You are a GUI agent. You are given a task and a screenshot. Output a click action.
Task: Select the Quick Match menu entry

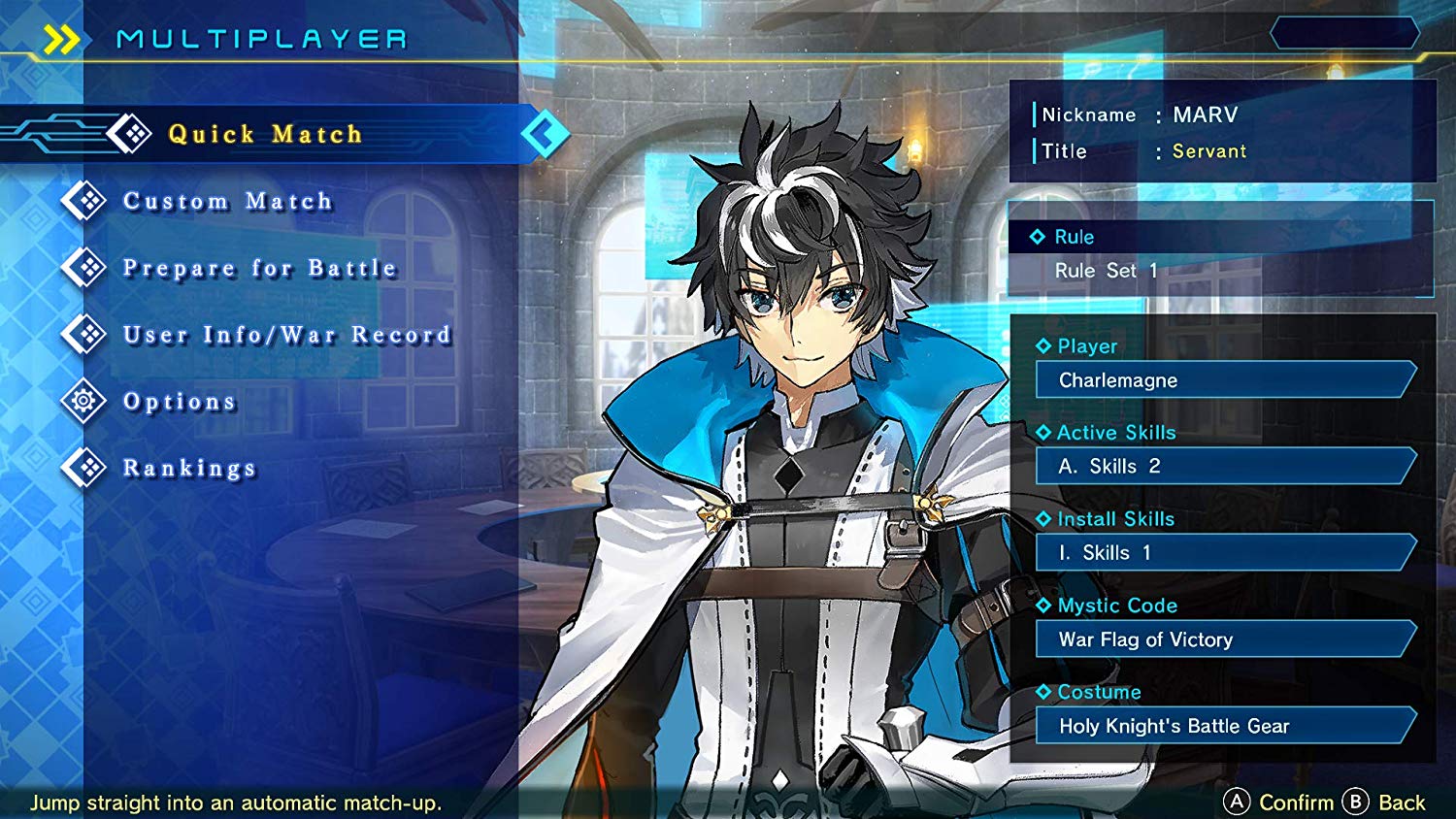(264, 134)
